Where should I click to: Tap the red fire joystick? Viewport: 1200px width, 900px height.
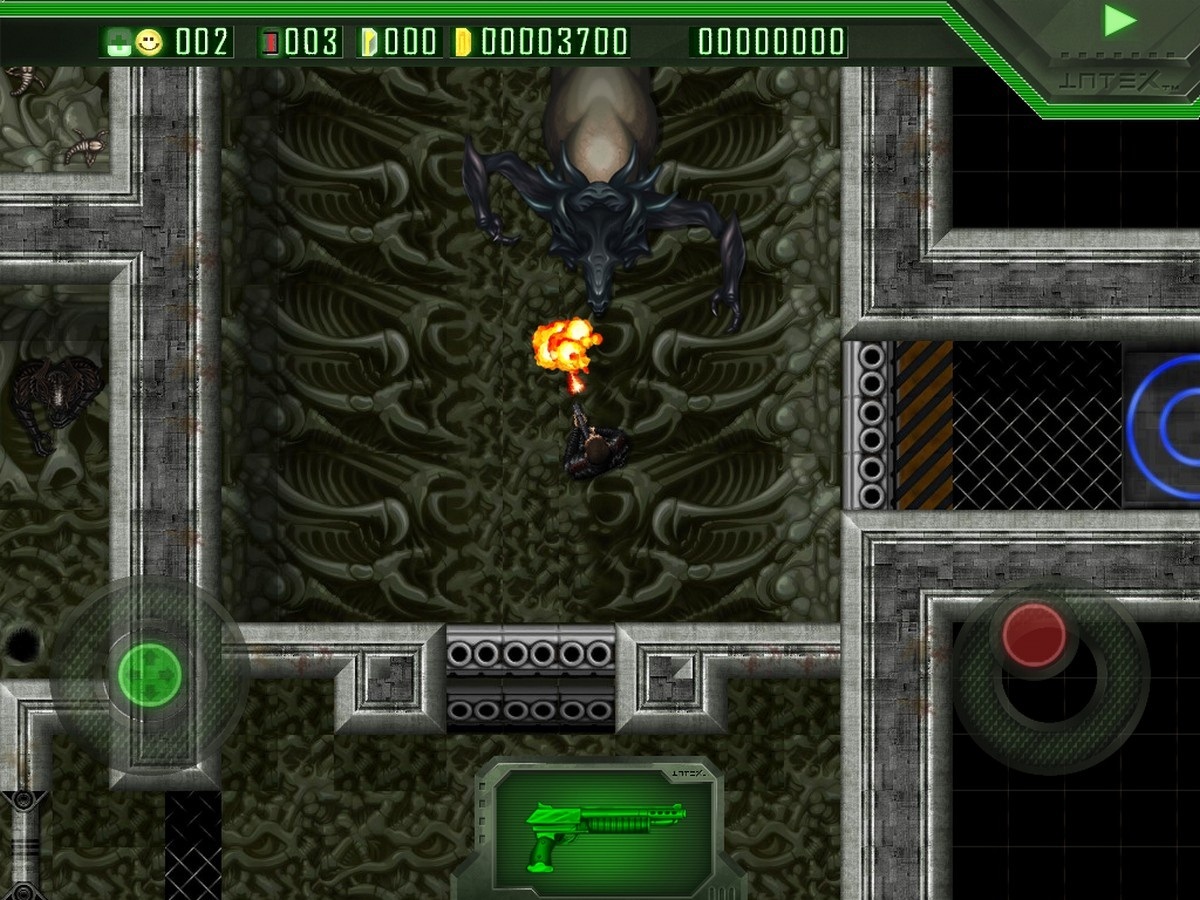pyautogui.click(x=1034, y=636)
